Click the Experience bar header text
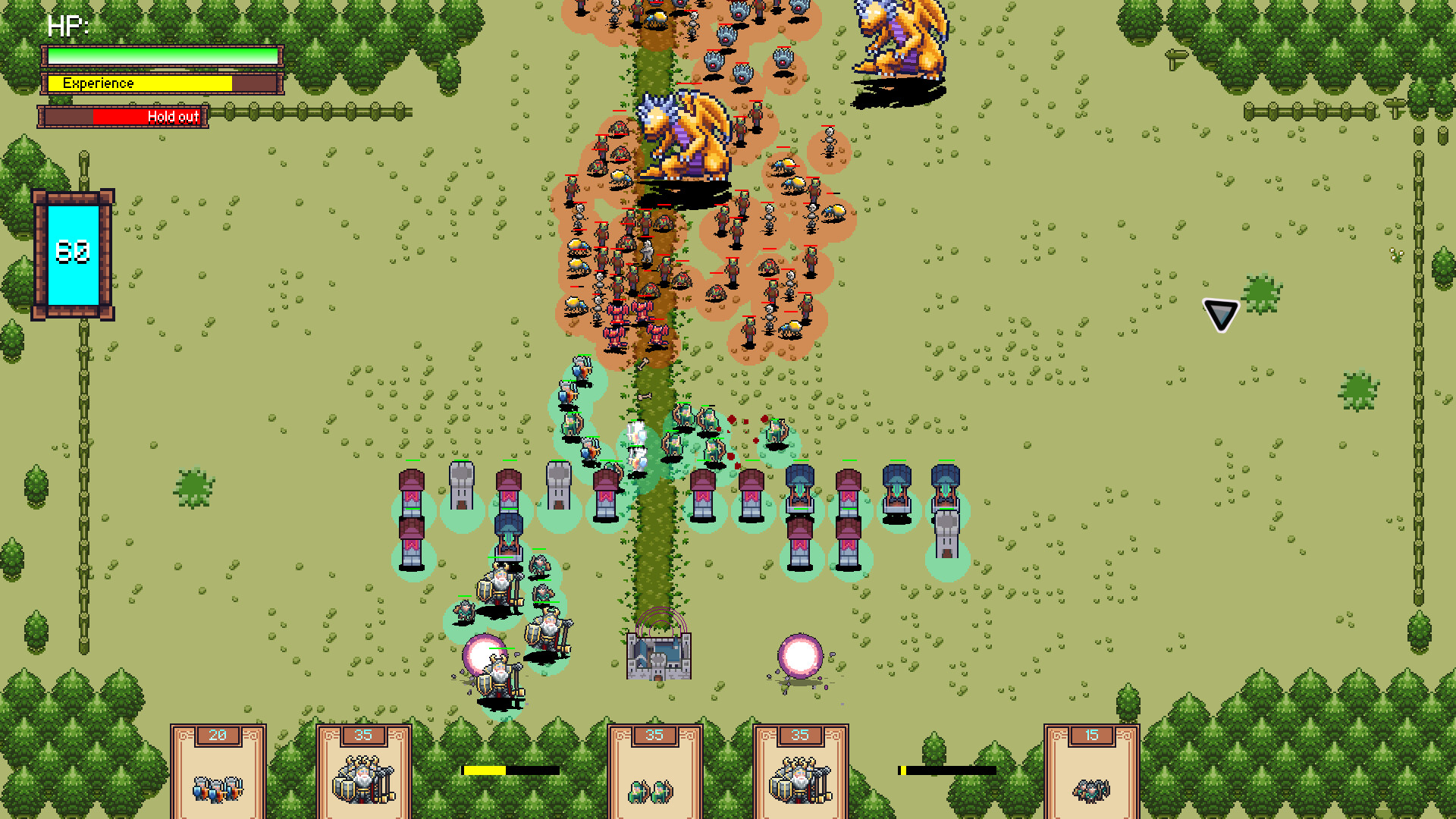Image resolution: width=1456 pixels, height=819 pixels. [x=99, y=83]
